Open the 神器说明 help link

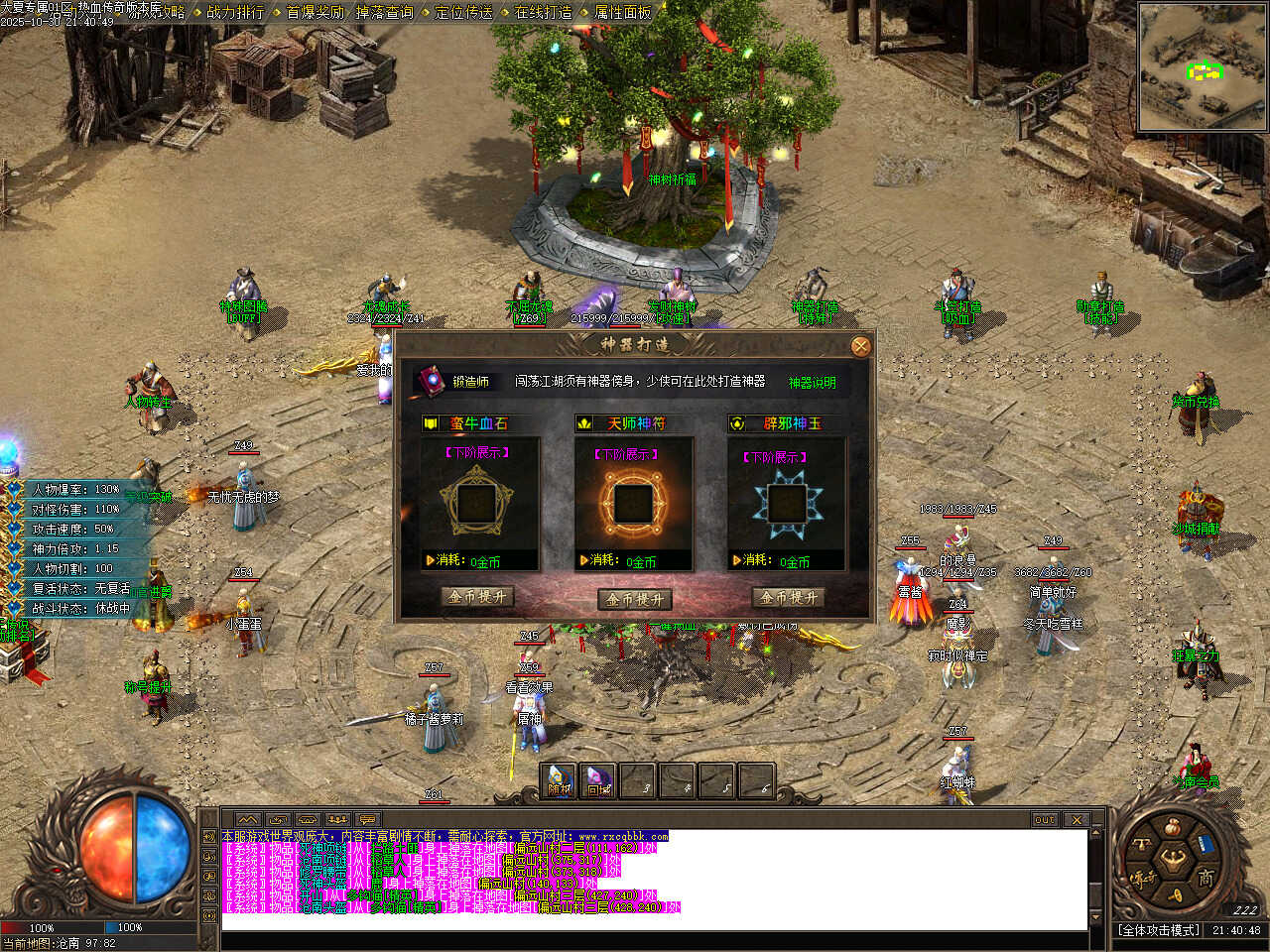pos(812,382)
